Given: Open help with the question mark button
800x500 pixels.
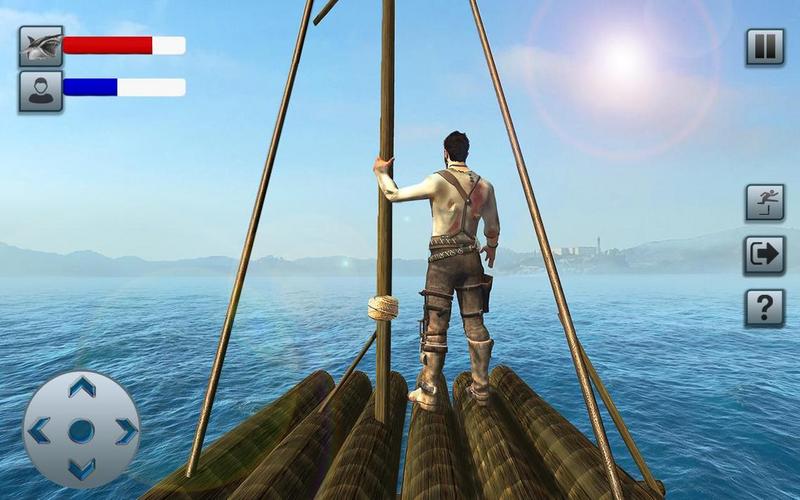Looking at the screenshot, I should pos(764,308).
